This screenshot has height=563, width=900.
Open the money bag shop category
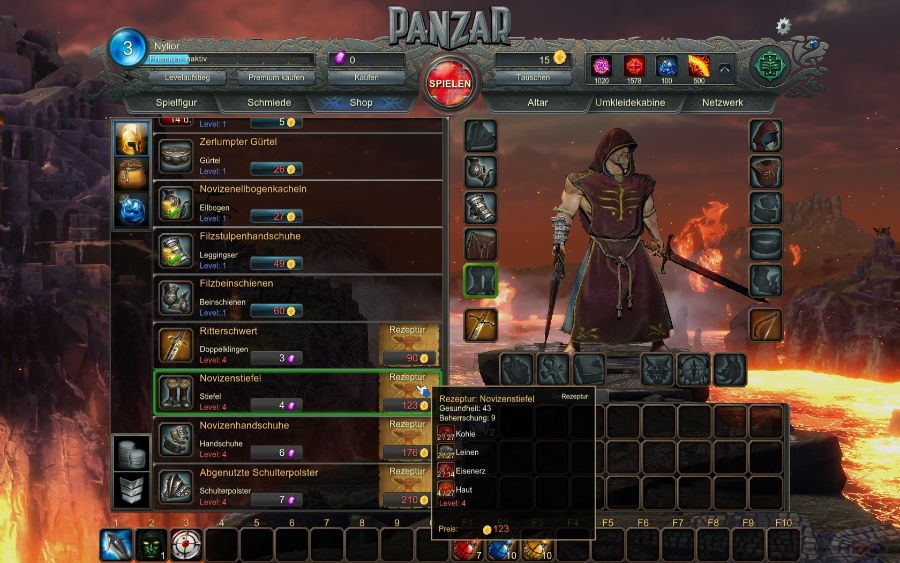[x=131, y=174]
